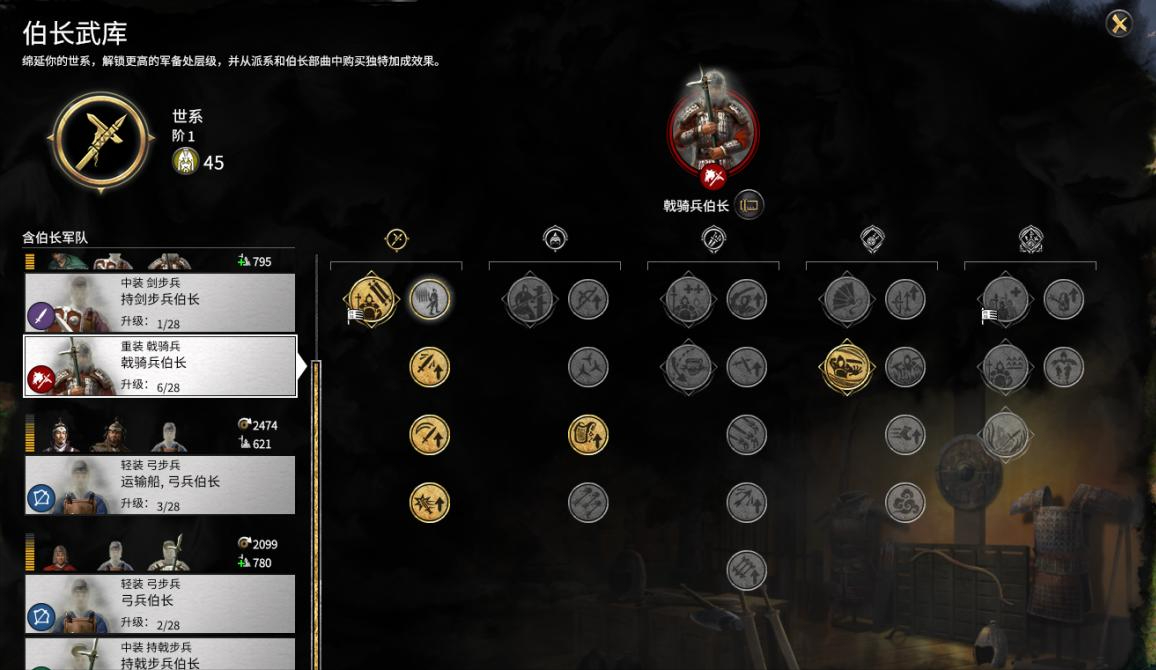Select the gold scythe upgrade node
Viewport: 1156px width, 670px height.
tap(430, 435)
